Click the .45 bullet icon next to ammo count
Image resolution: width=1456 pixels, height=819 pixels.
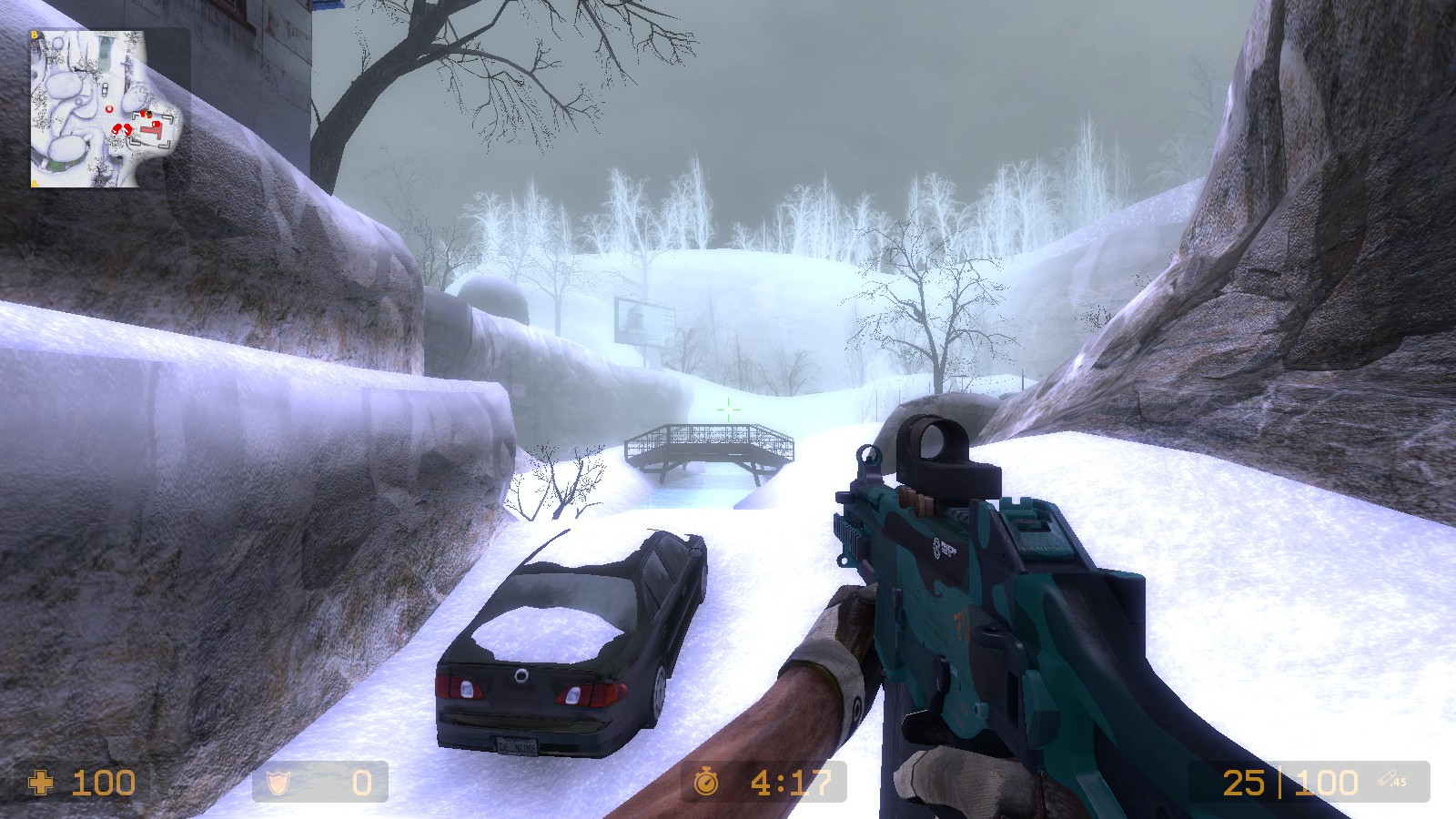1389,778
